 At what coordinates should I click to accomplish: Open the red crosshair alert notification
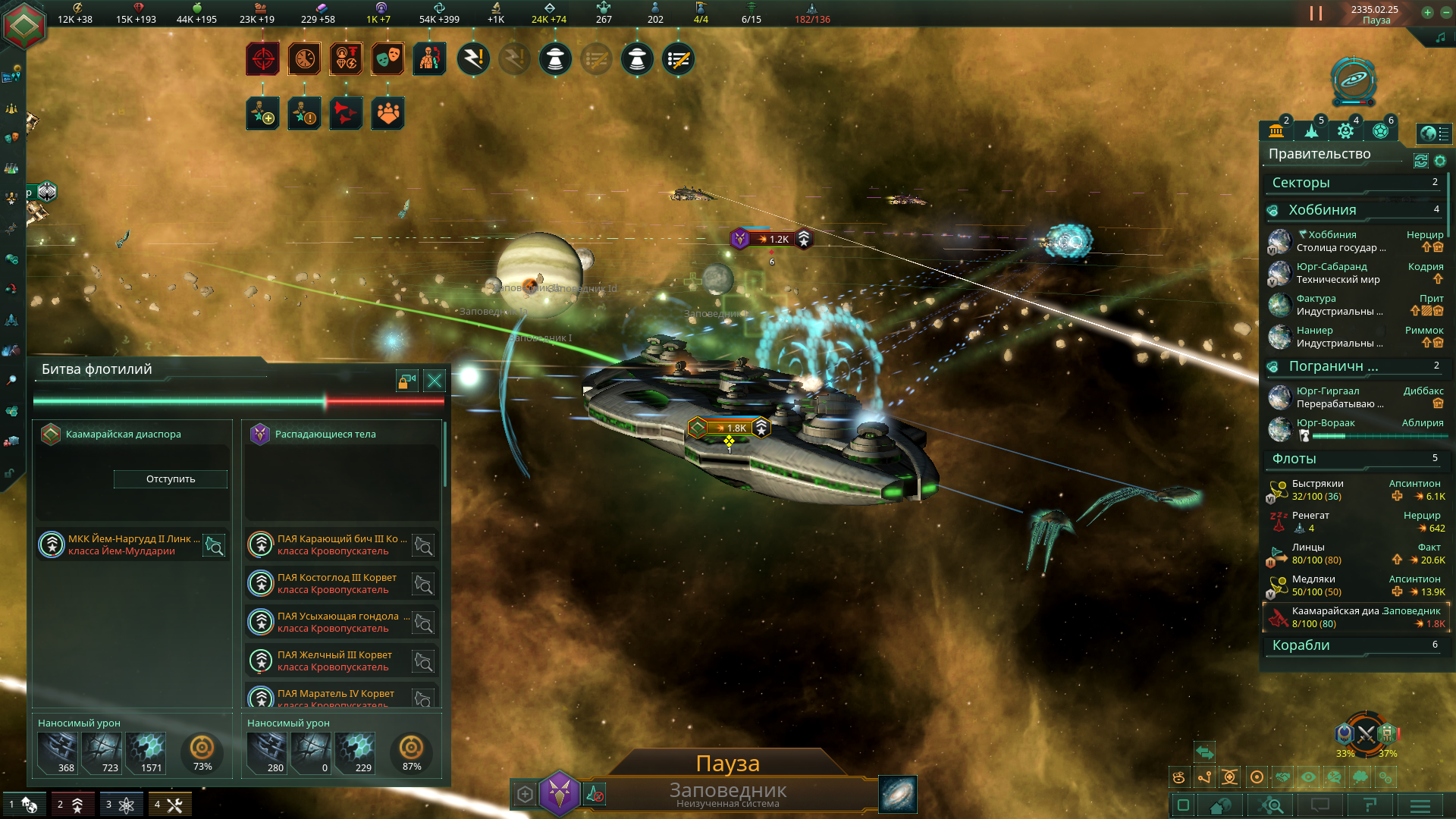click(x=262, y=58)
